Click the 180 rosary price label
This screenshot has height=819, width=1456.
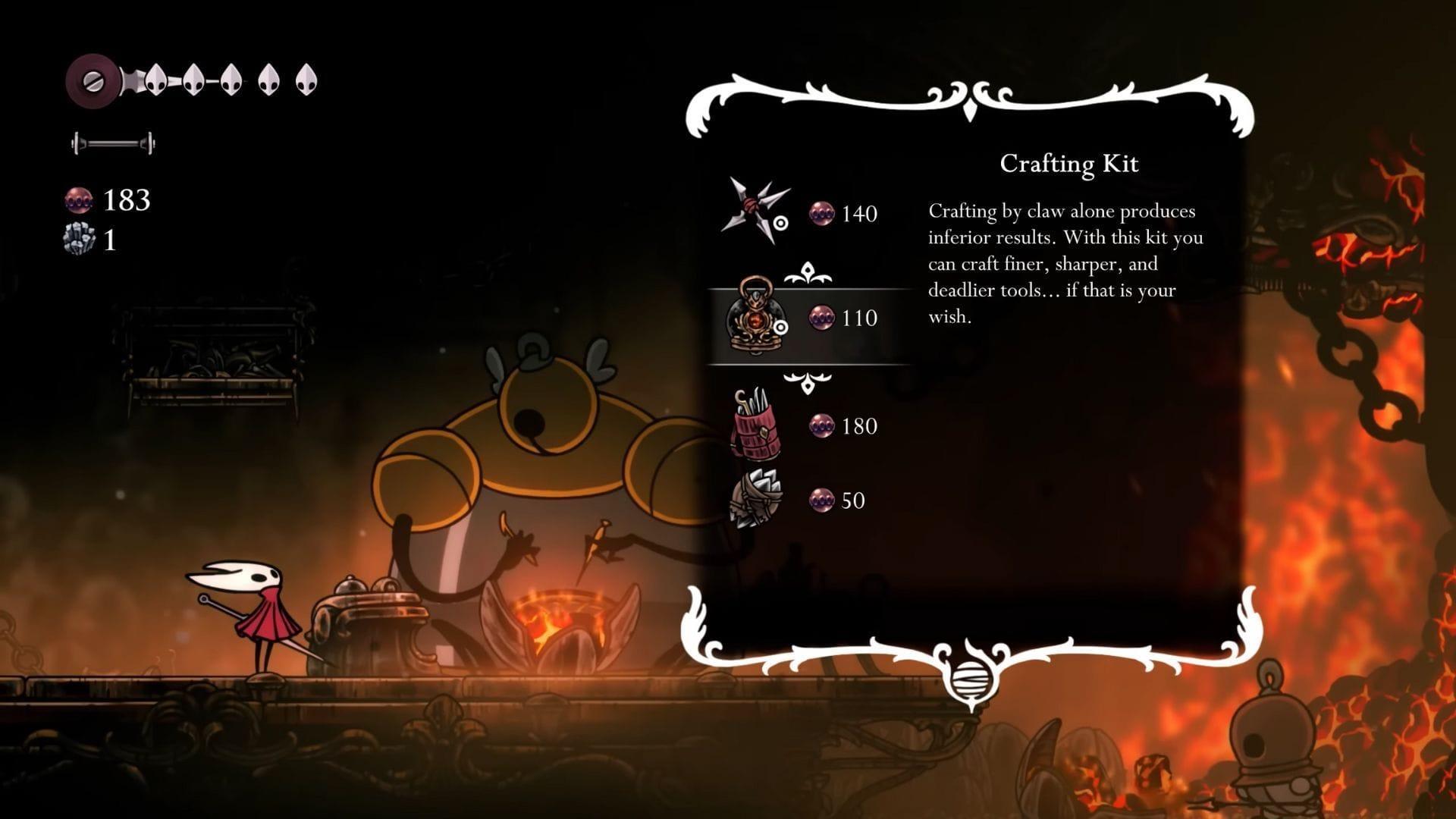click(x=859, y=426)
